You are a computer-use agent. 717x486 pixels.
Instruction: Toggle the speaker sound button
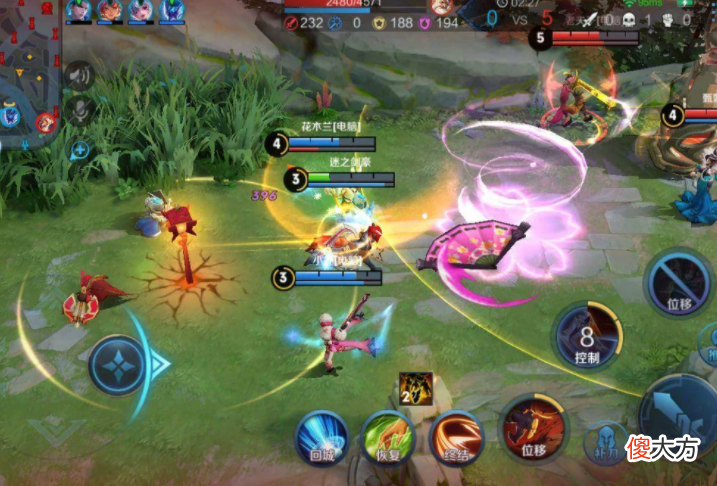click(x=79, y=75)
